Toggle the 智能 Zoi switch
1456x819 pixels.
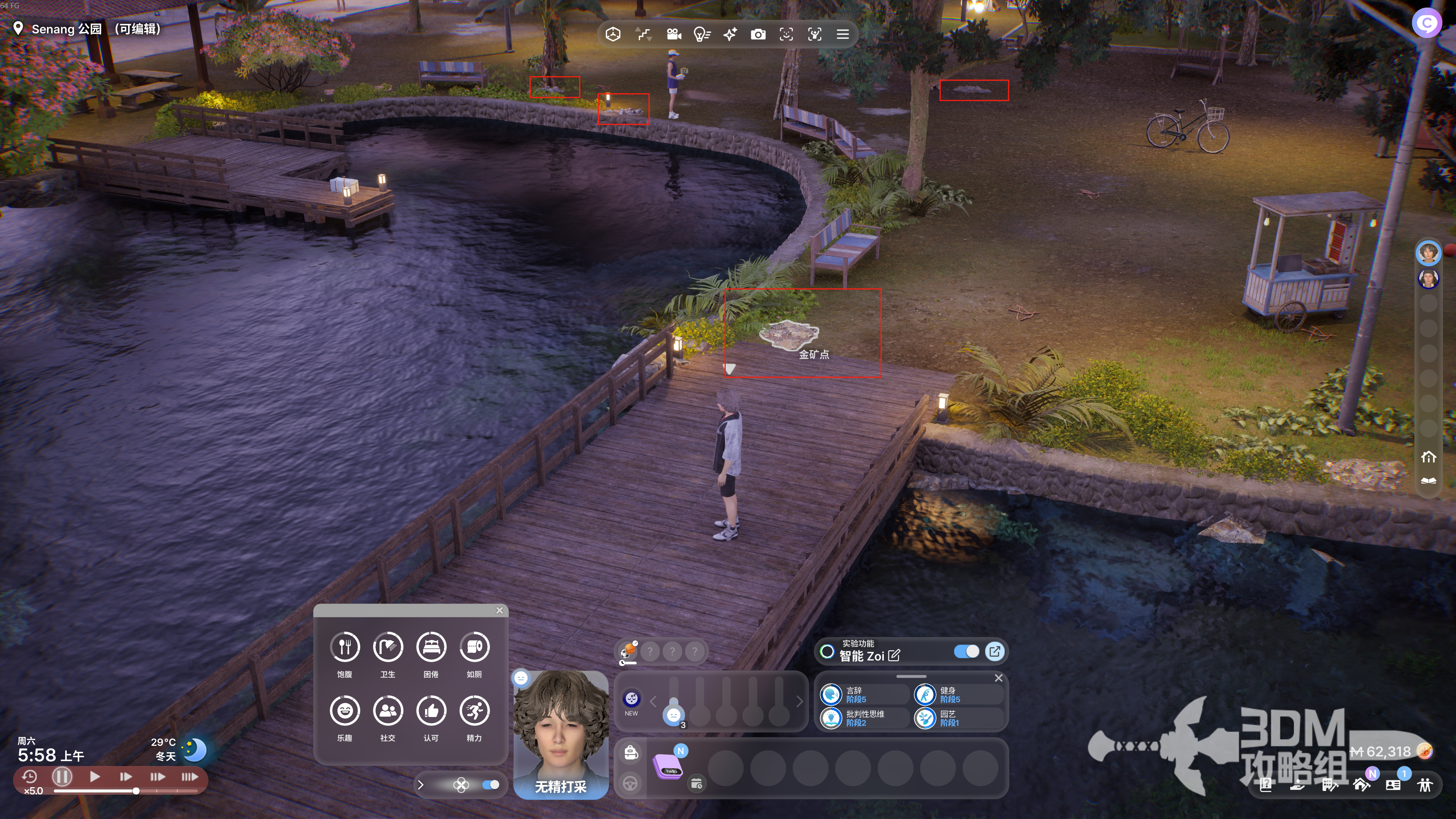pyautogui.click(x=966, y=652)
